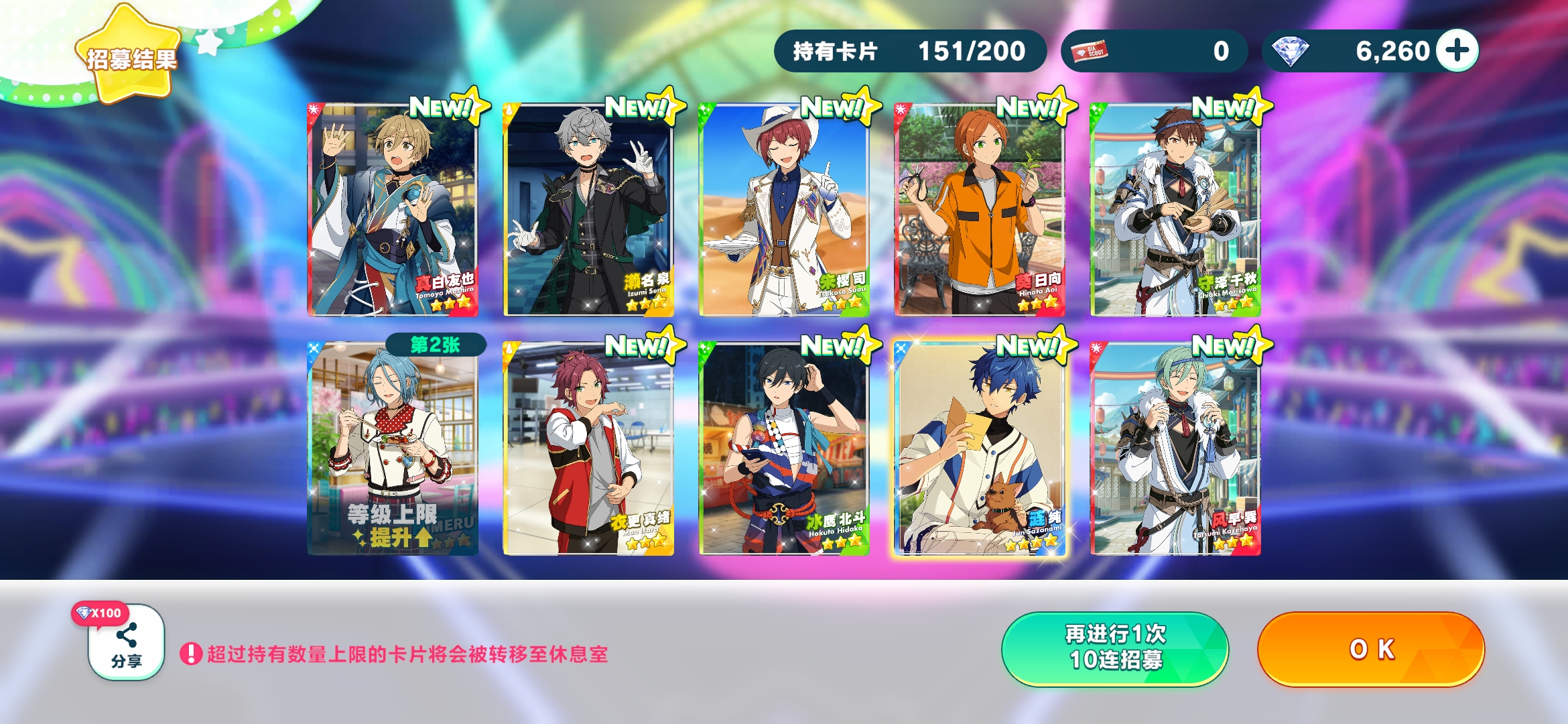Screen dimensions: 1568x724
Task: View the Mao Isara card
Action: (588, 448)
